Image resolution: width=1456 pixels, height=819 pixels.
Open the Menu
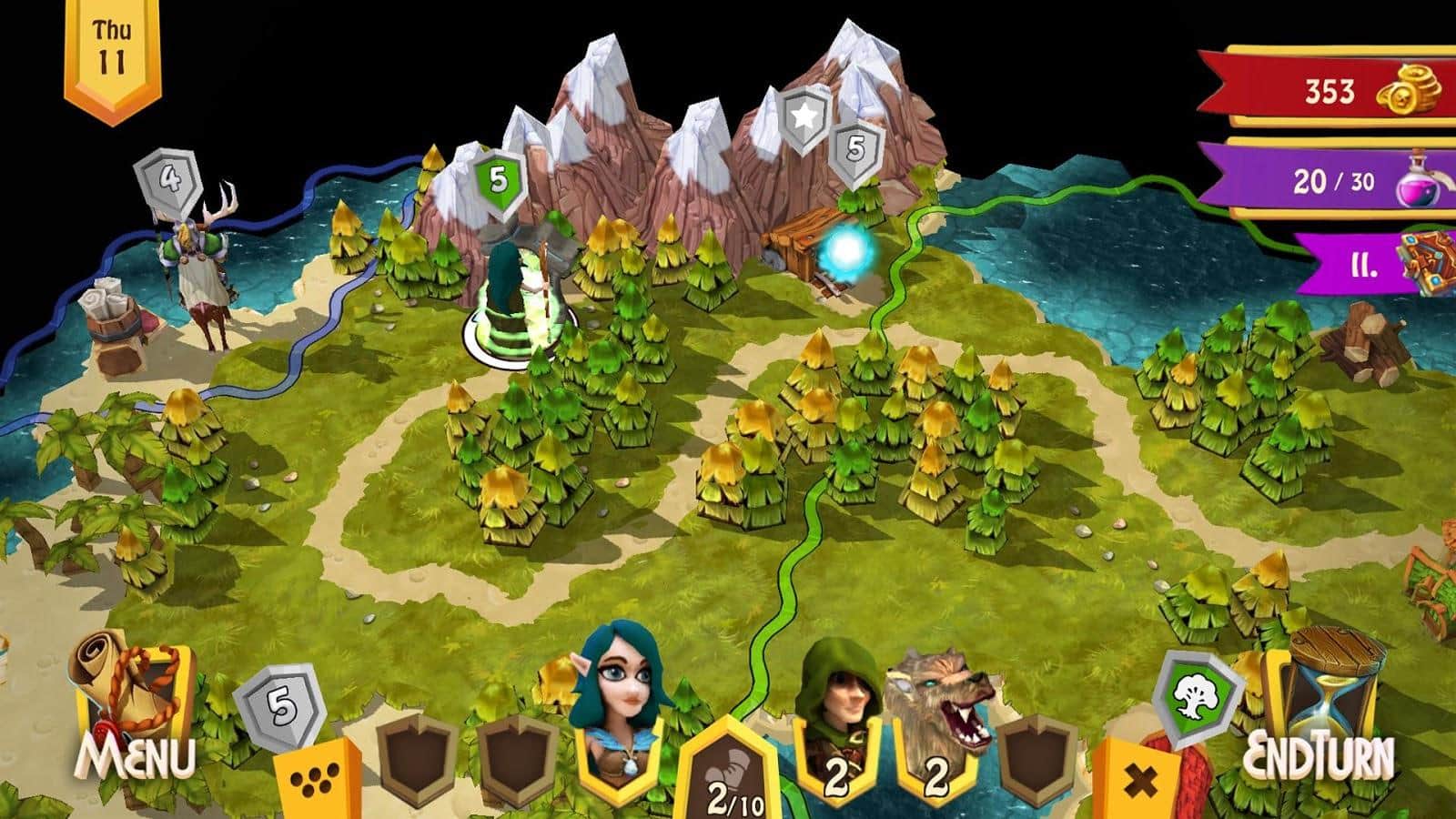coord(136,755)
